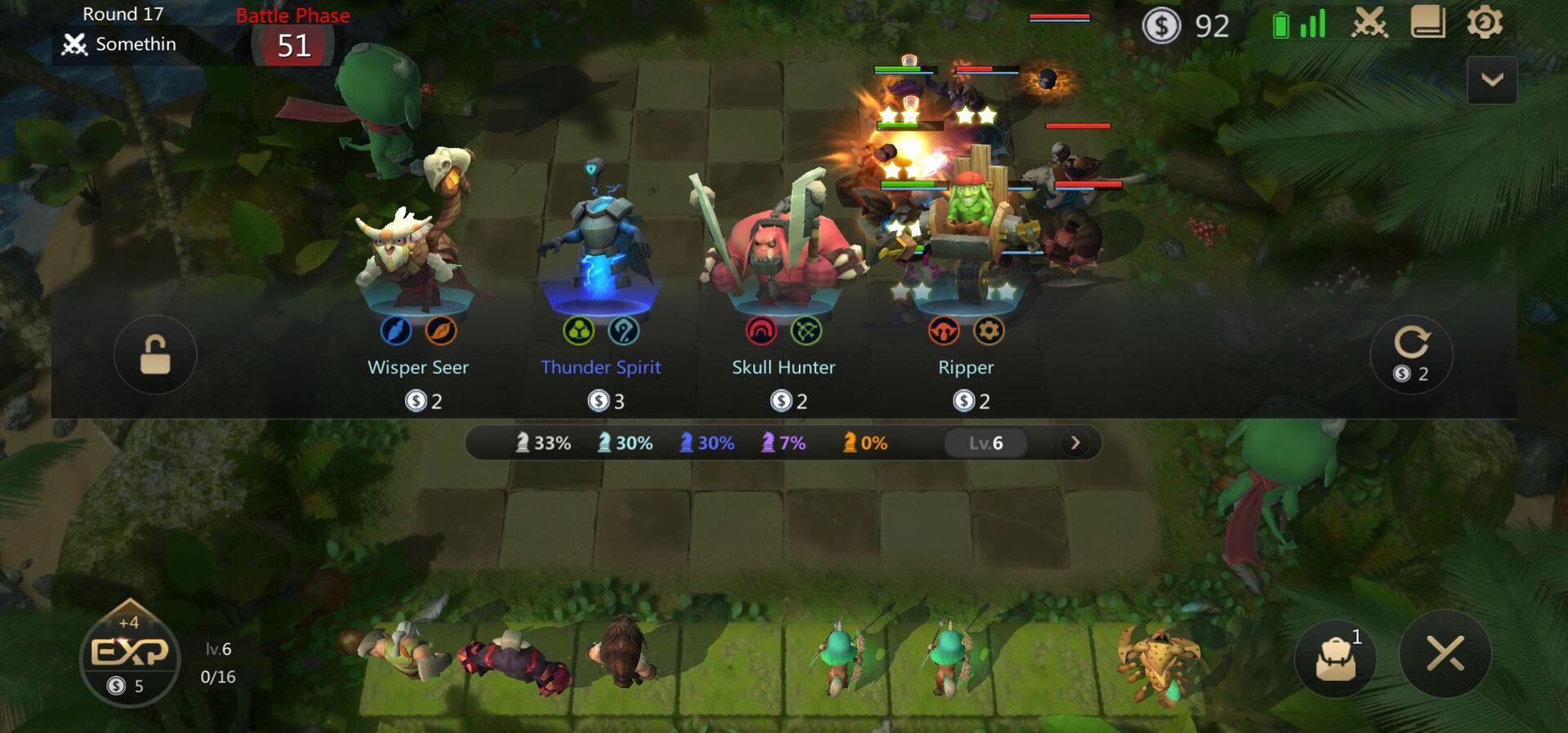1568x733 pixels.
Task: Lock the shop with the padlock toggle
Action: tap(155, 355)
